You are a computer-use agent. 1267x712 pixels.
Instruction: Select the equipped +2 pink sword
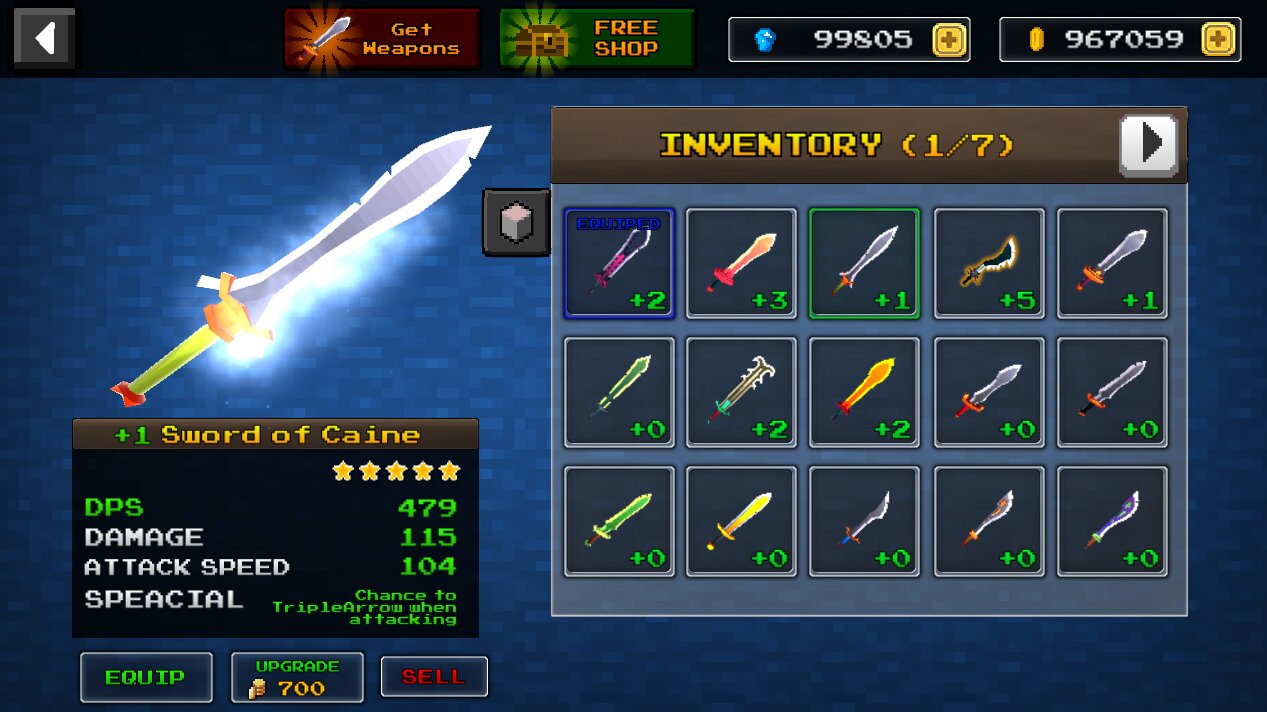[x=619, y=263]
